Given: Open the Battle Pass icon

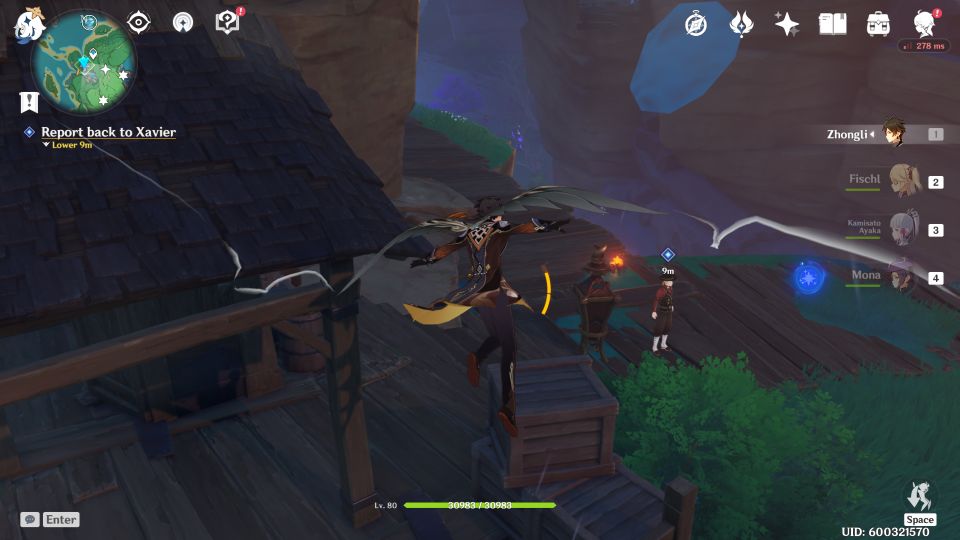Looking at the screenshot, I should [x=741, y=24].
